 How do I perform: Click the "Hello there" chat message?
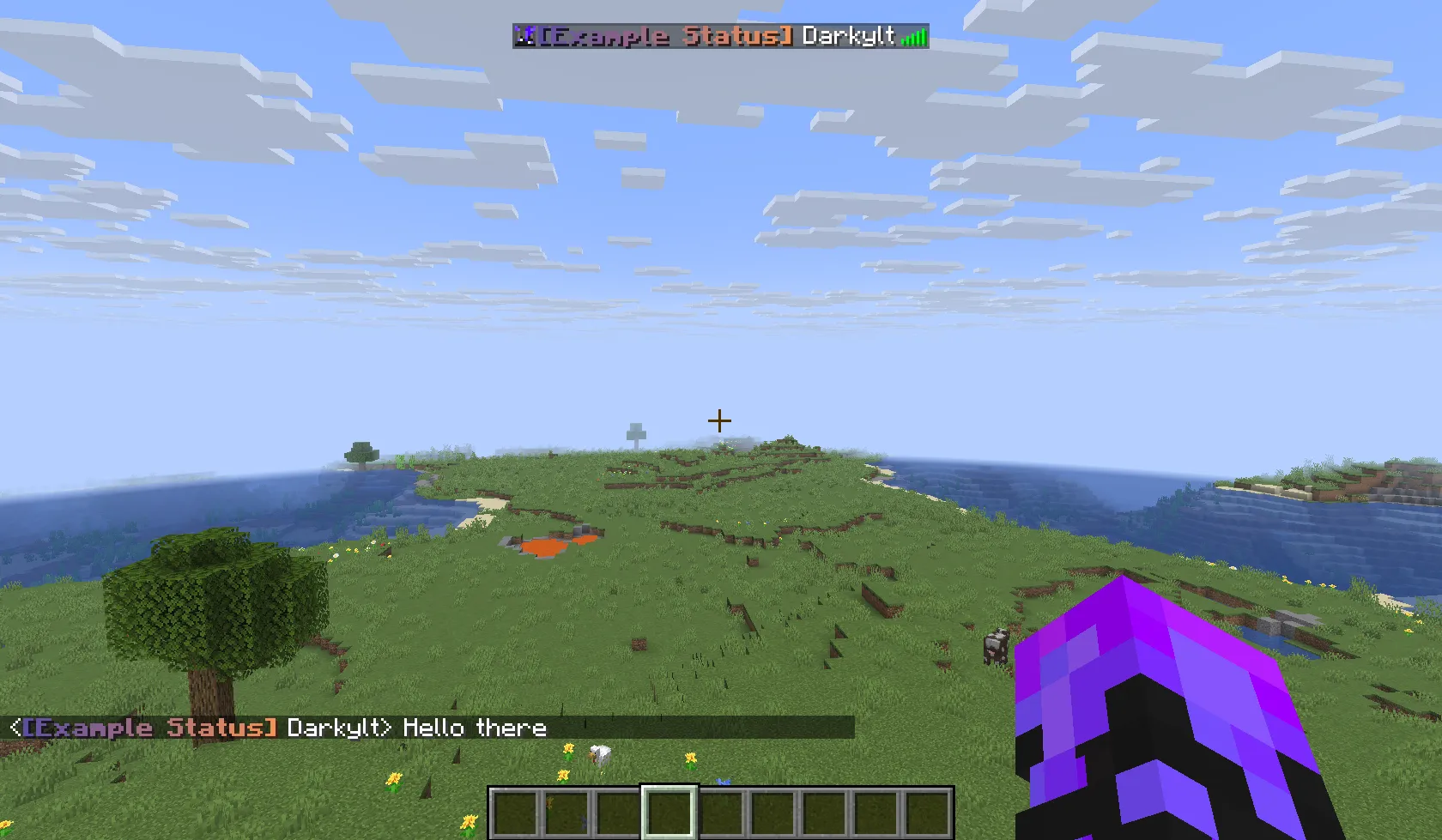pyautogui.click(x=474, y=728)
